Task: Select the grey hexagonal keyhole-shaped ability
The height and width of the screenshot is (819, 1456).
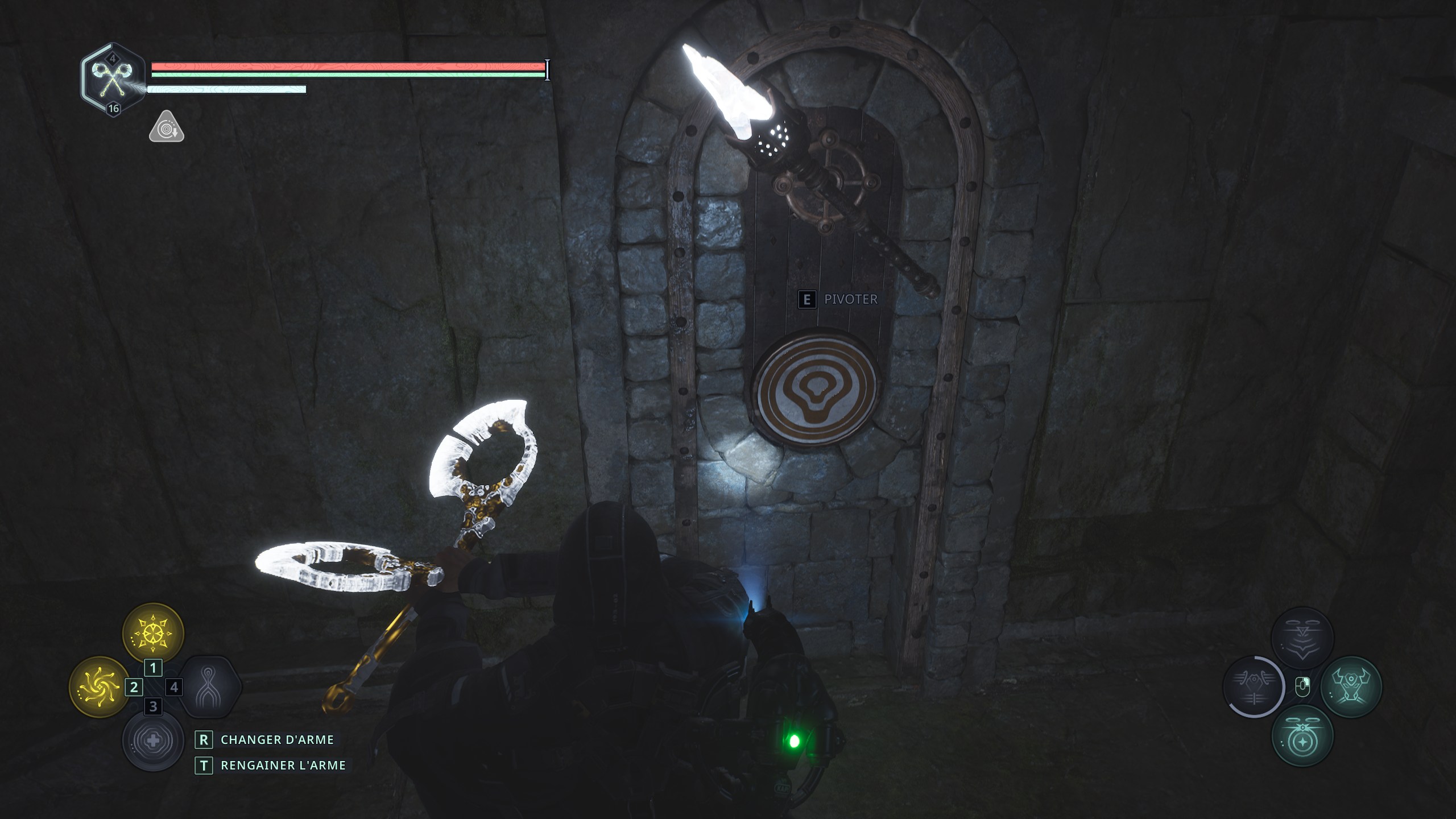Action: click(x=208, y=687)
